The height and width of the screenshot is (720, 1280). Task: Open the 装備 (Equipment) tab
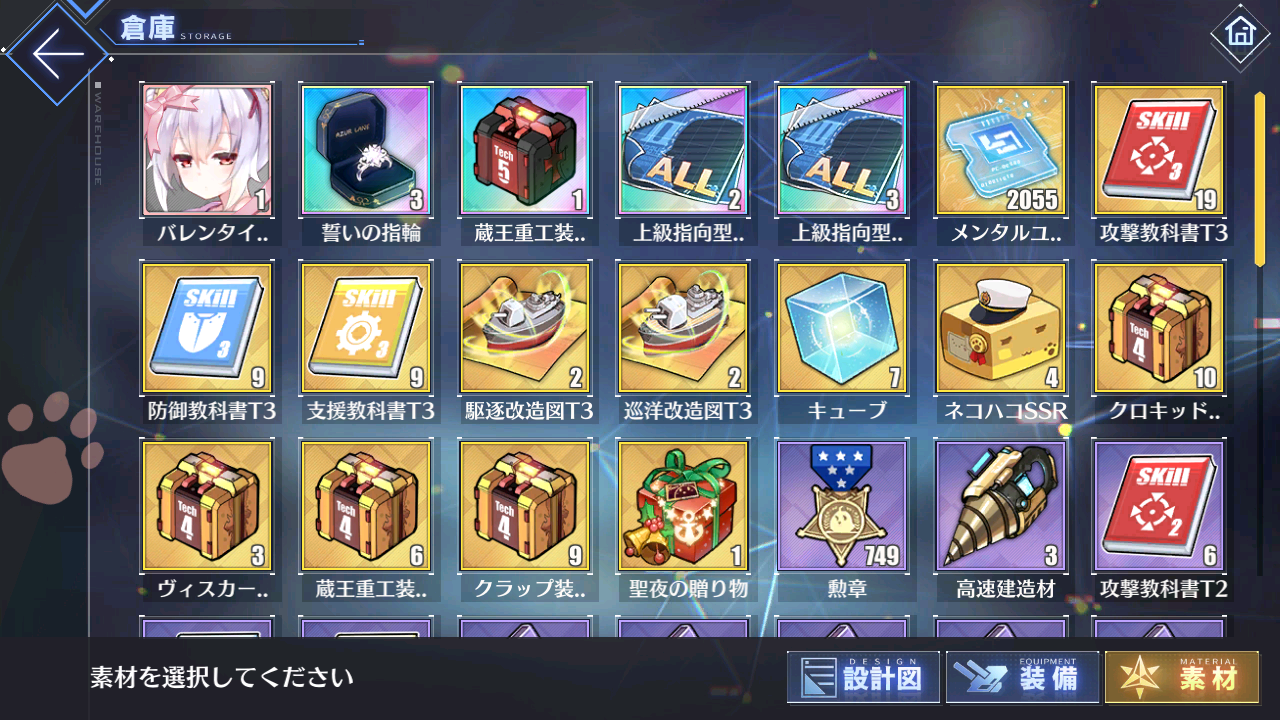[1021, 677]
